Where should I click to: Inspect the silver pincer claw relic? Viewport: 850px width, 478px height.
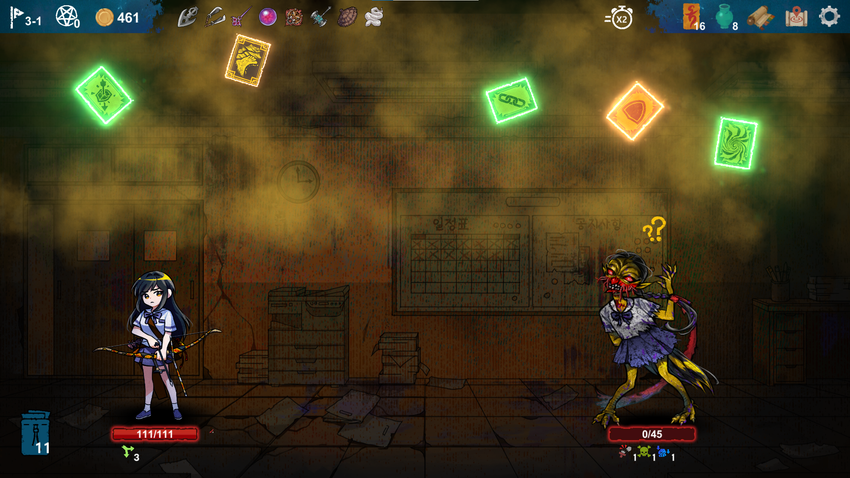tap(215, 16)
